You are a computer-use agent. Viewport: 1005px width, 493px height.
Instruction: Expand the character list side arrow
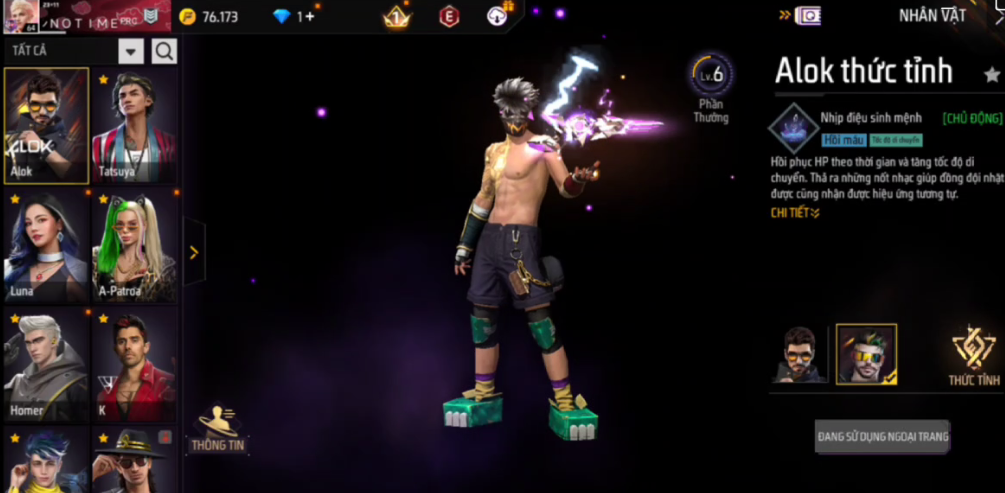pos(194,252)
